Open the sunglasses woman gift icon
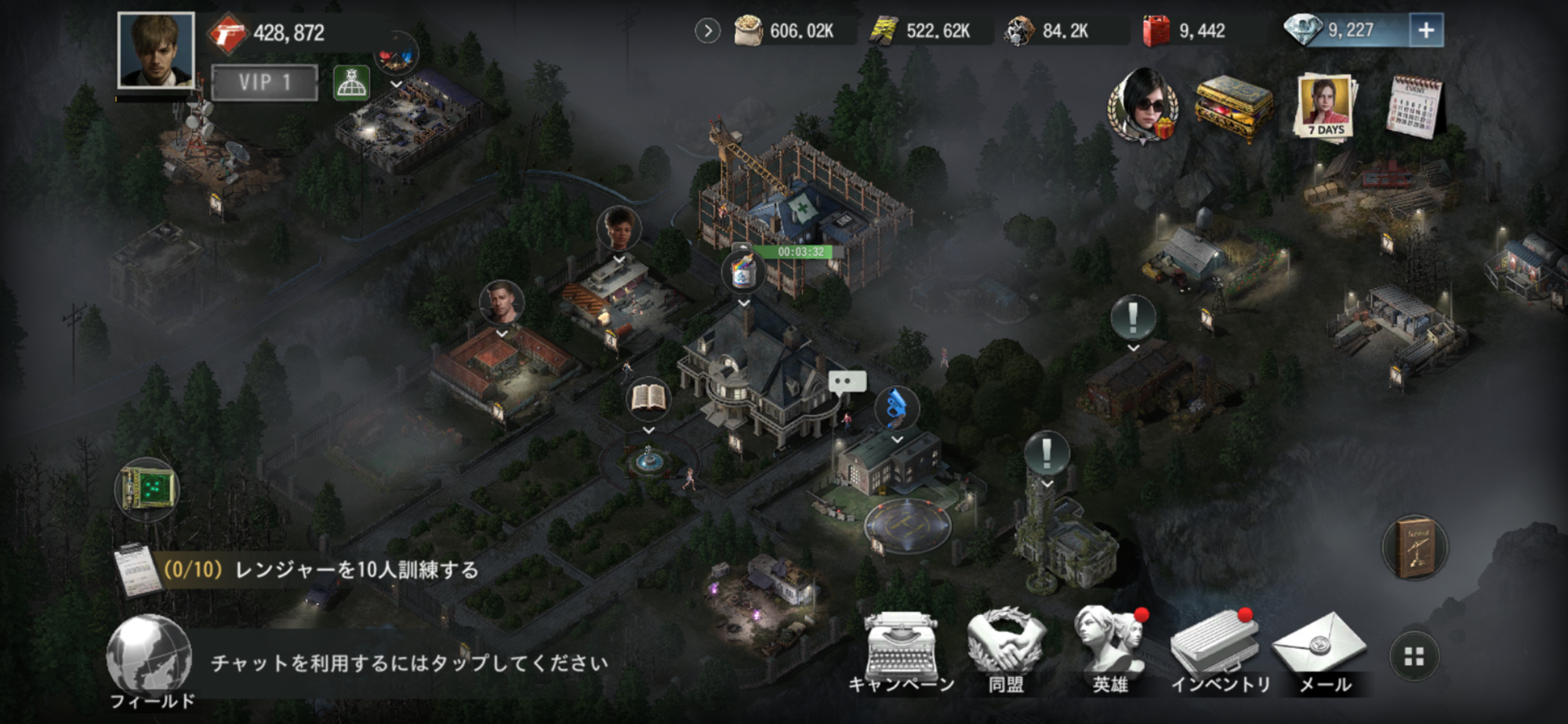1568x724 pixels. (x=1143, y=107)
